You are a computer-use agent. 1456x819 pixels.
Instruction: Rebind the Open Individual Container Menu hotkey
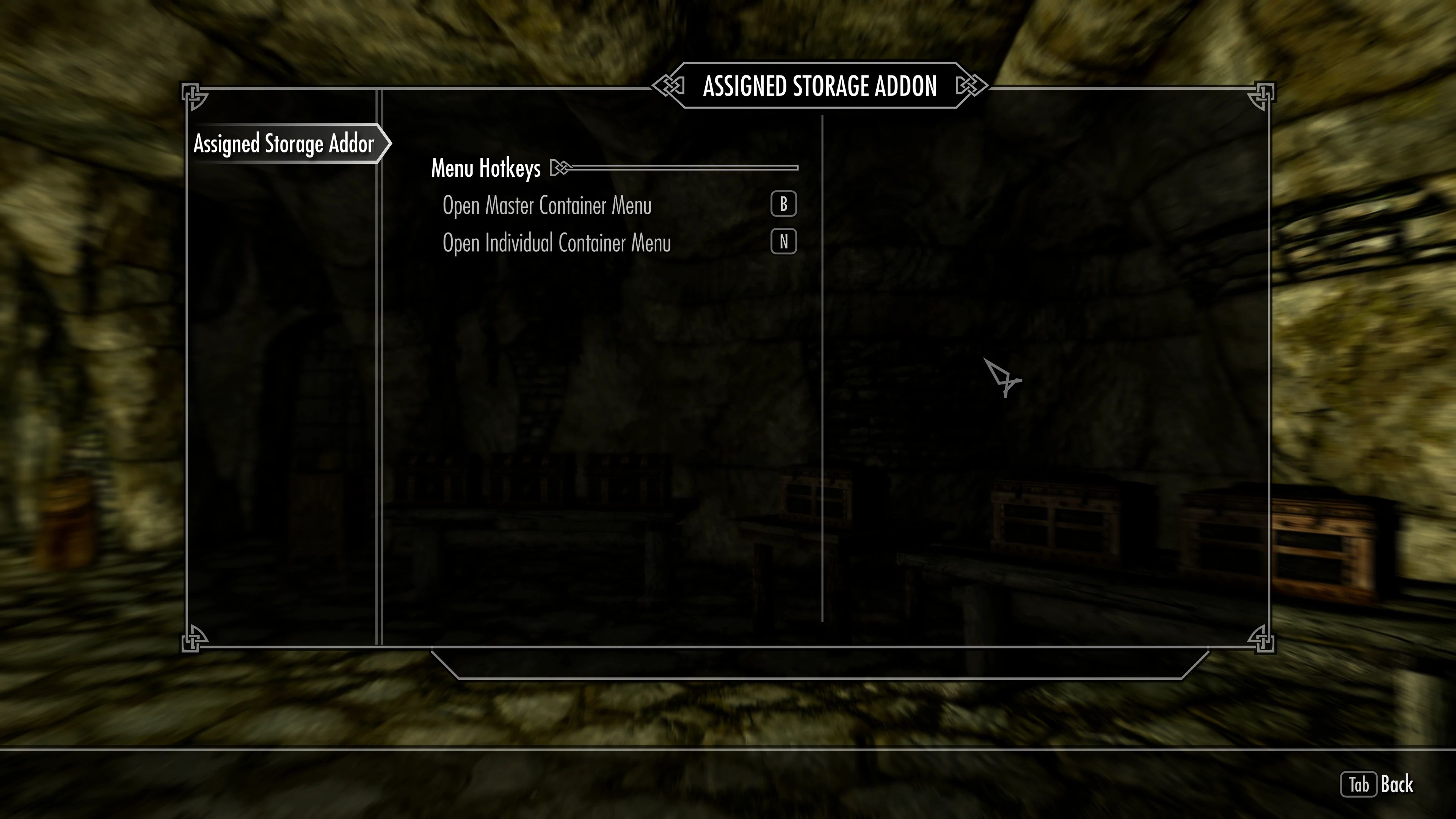pyautogui.click(x=783, y=242)
